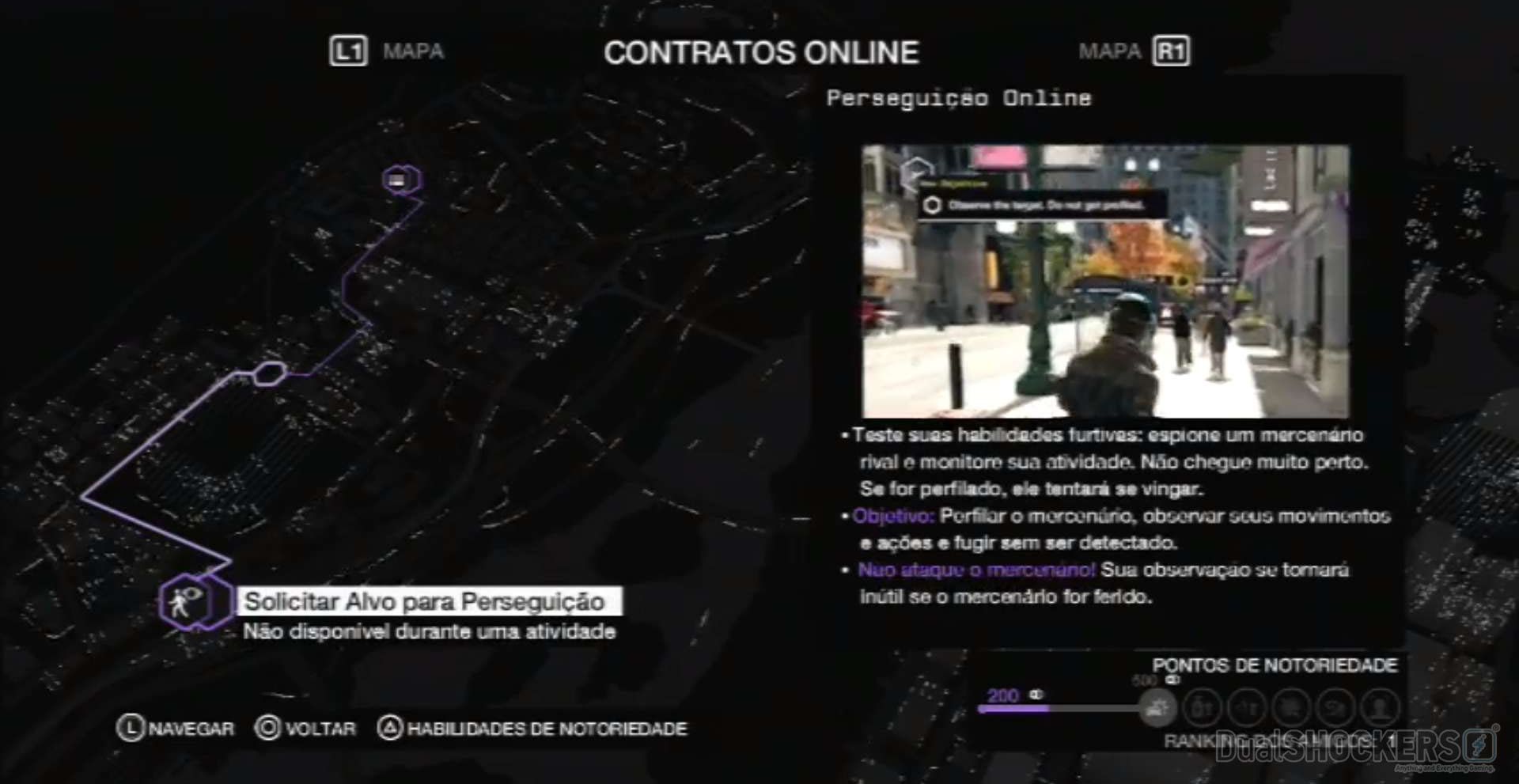Switch to the Contratos Online header tab
The height and width of the screenshot is (784, 1519).
(x=761, y=51)
